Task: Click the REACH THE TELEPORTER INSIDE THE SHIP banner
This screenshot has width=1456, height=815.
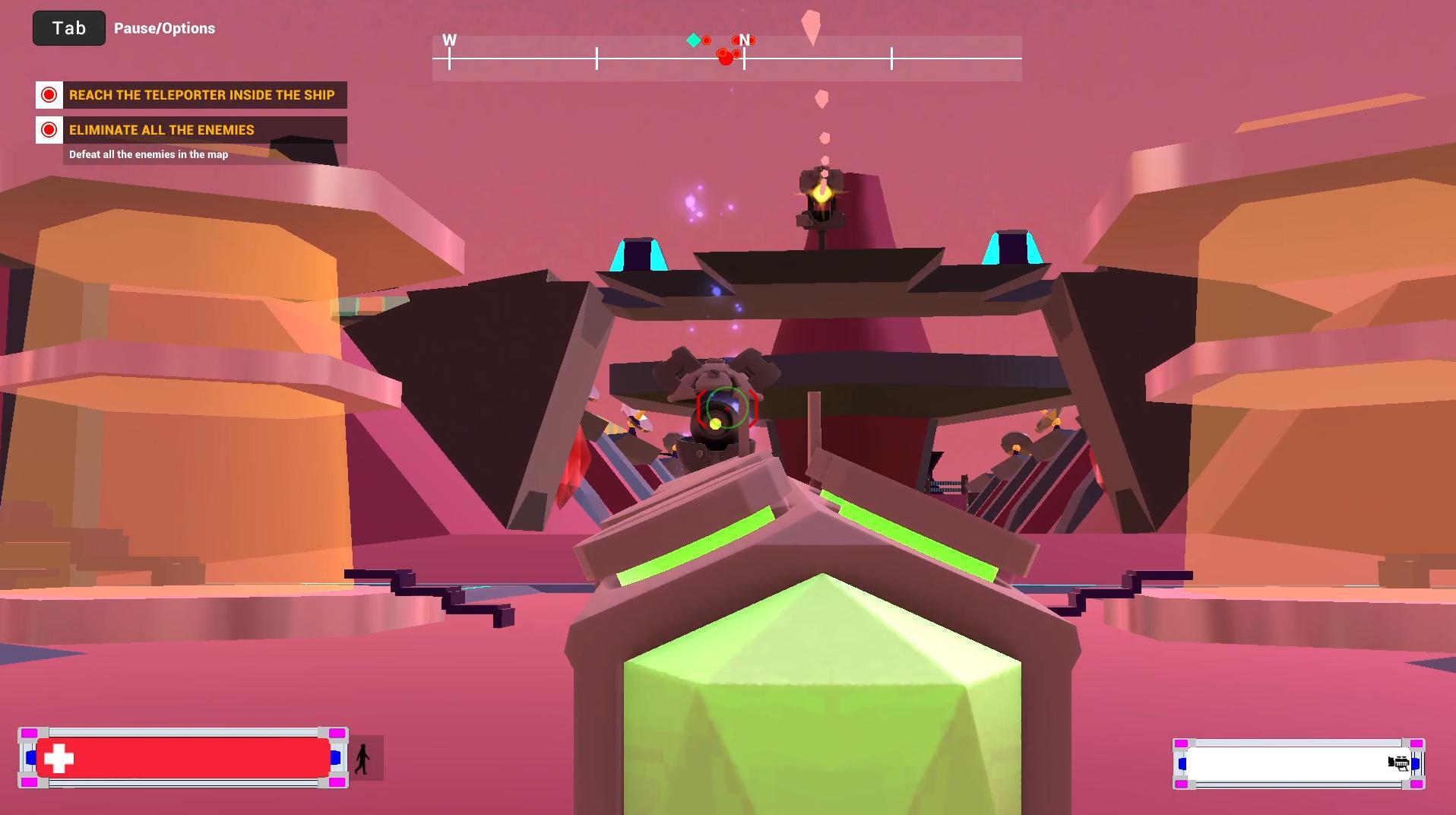Action: click(x=201, y=94)
